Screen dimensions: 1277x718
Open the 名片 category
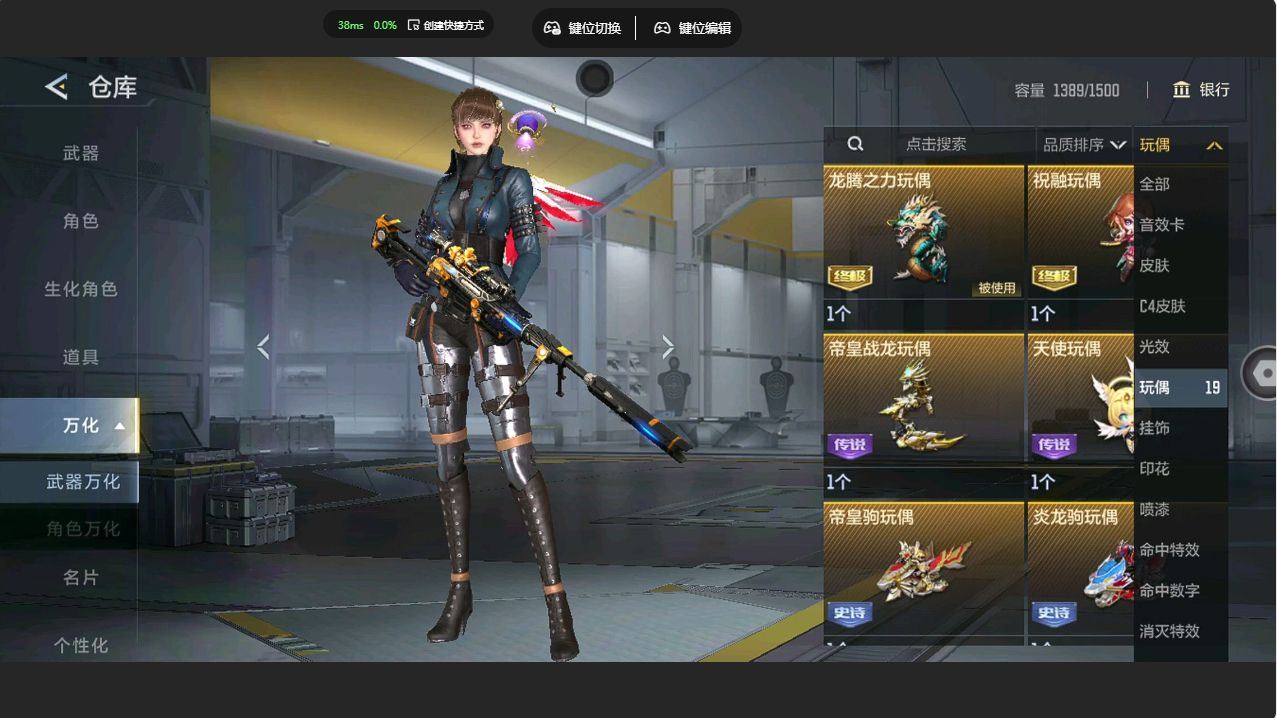click(81, 578)
